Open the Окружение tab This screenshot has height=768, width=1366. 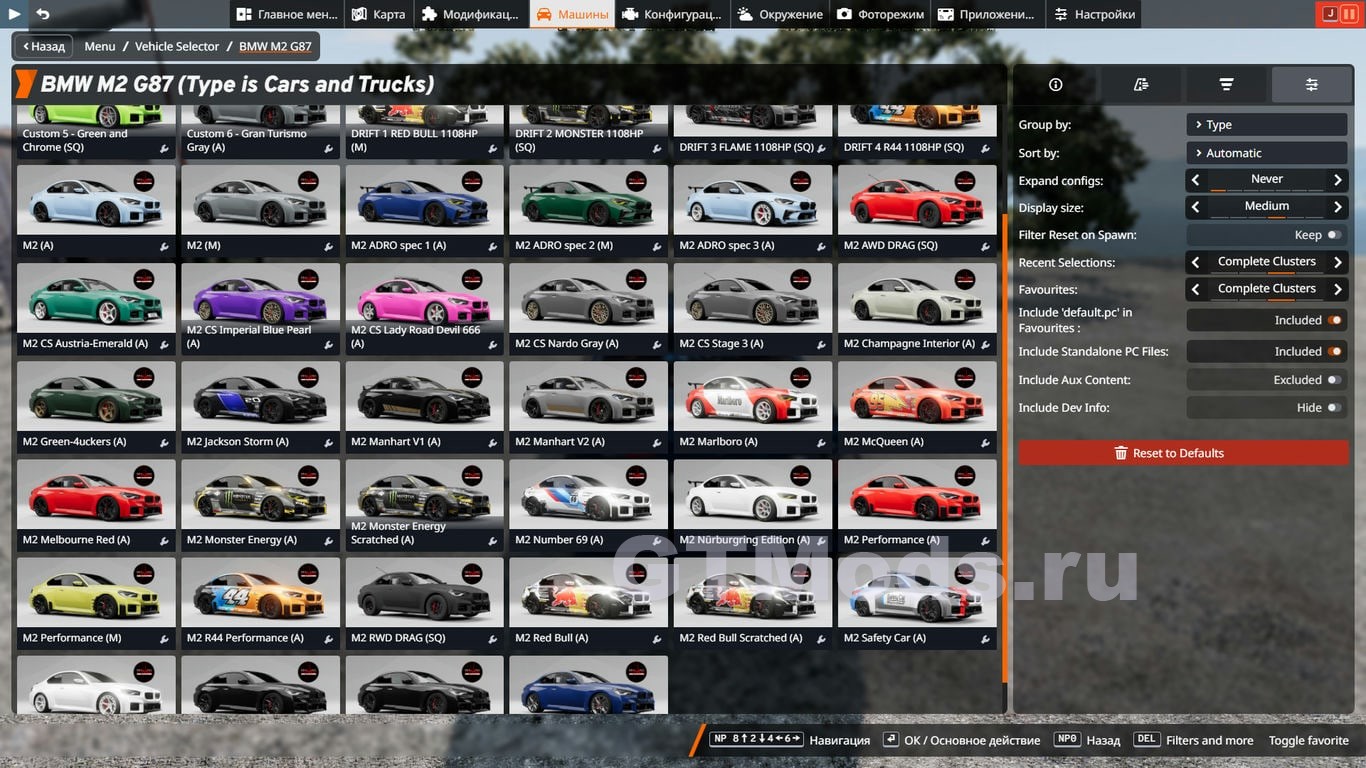[x=780, y=14]
